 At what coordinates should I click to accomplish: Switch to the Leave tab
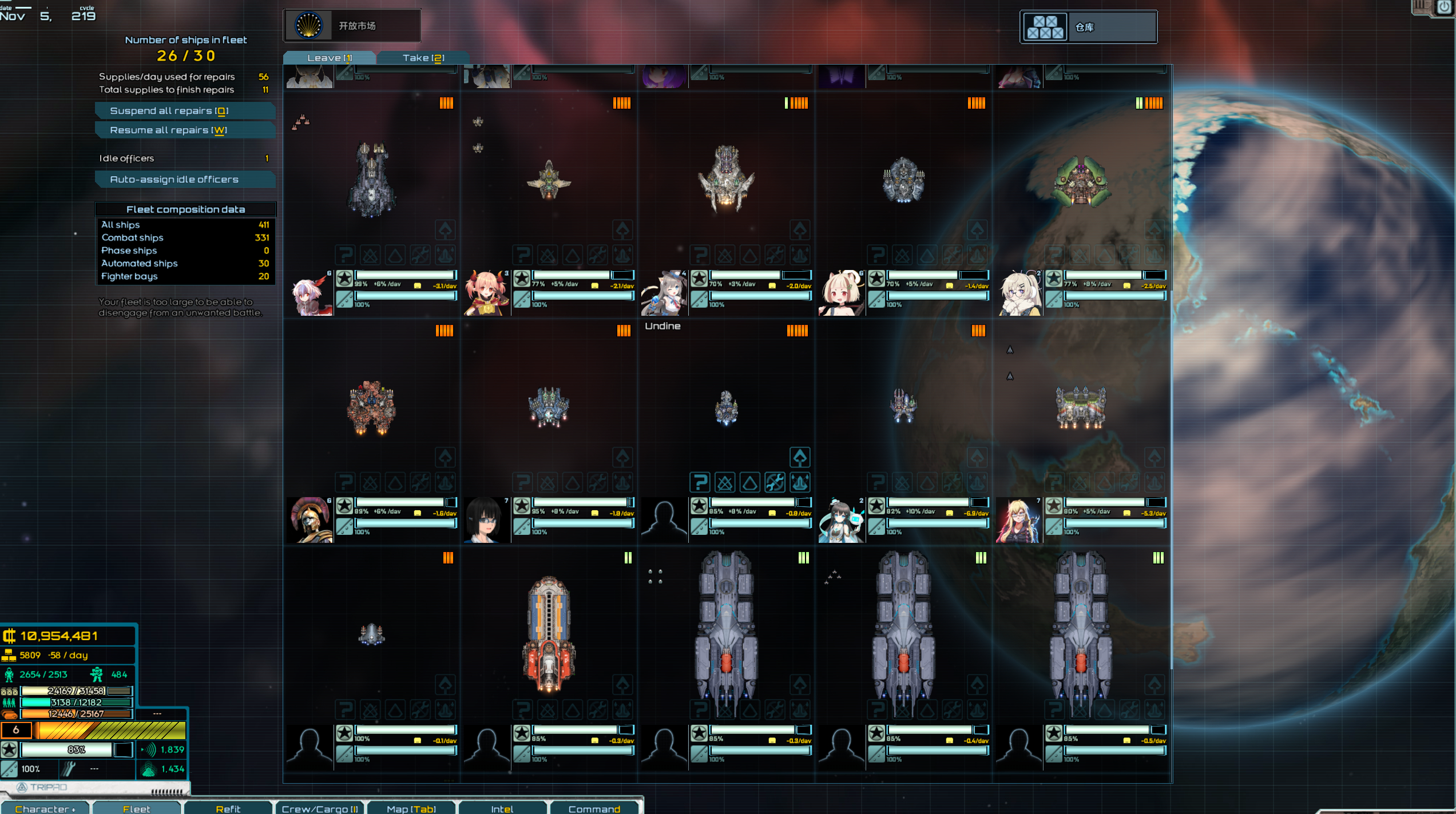[x=330, y=58]
